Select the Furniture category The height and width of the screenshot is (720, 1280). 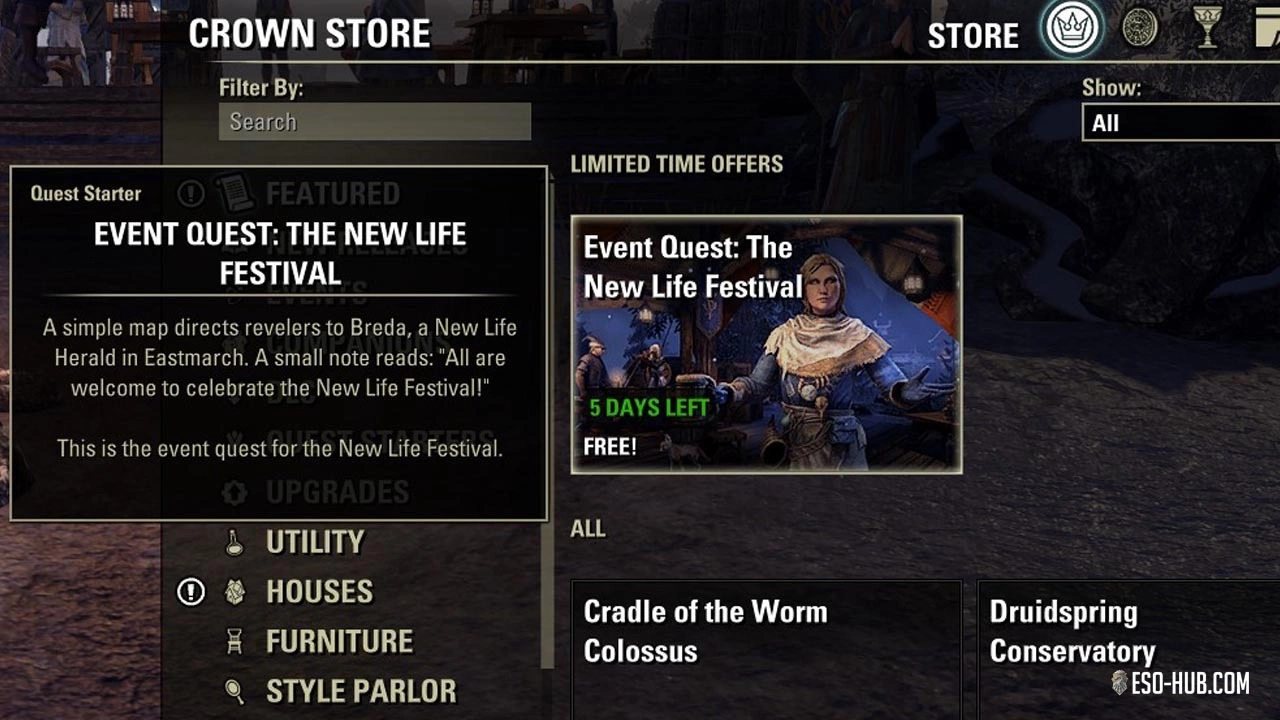pos(338,641)
